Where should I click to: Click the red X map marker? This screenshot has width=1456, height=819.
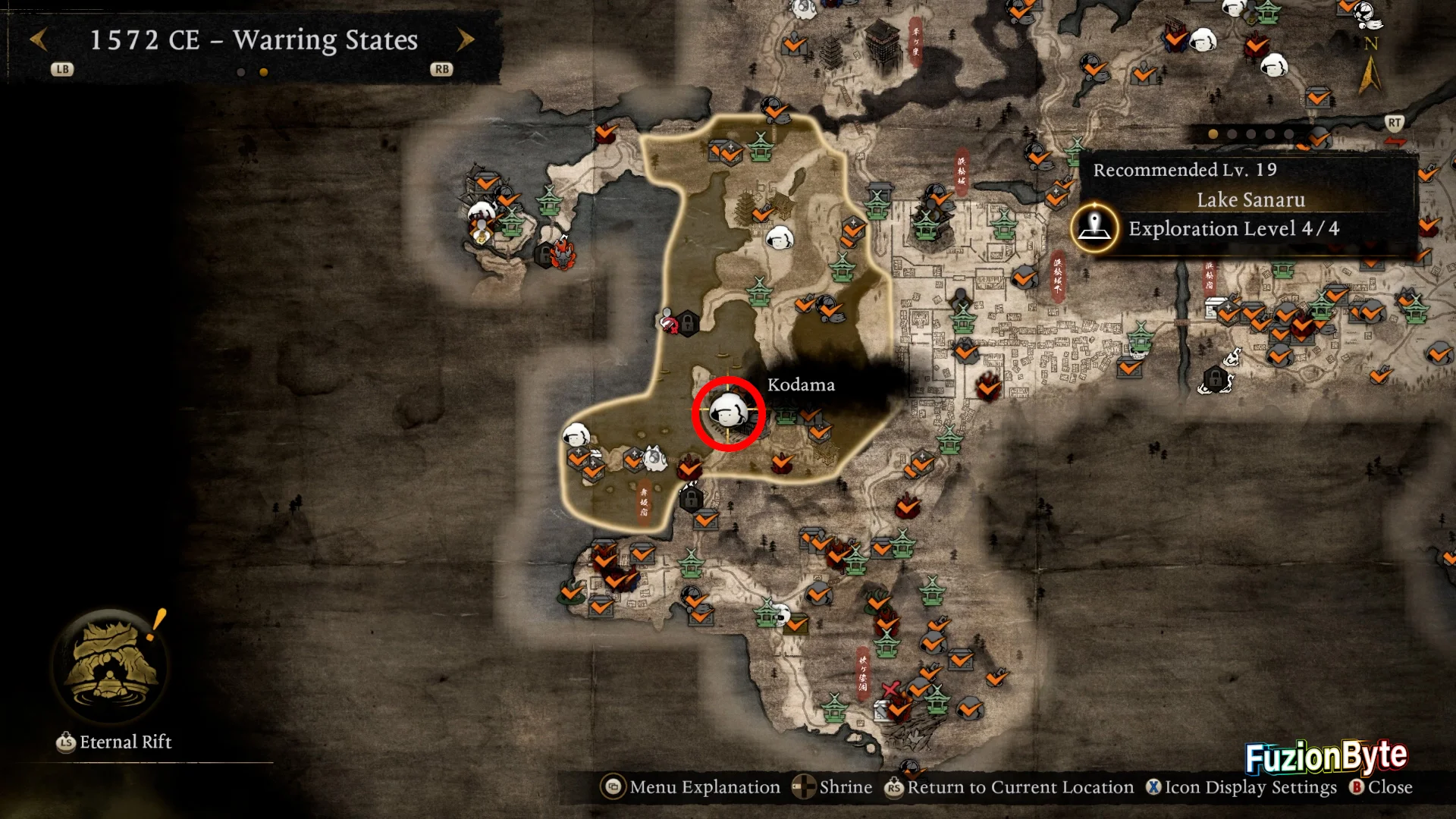click(890, 689)
